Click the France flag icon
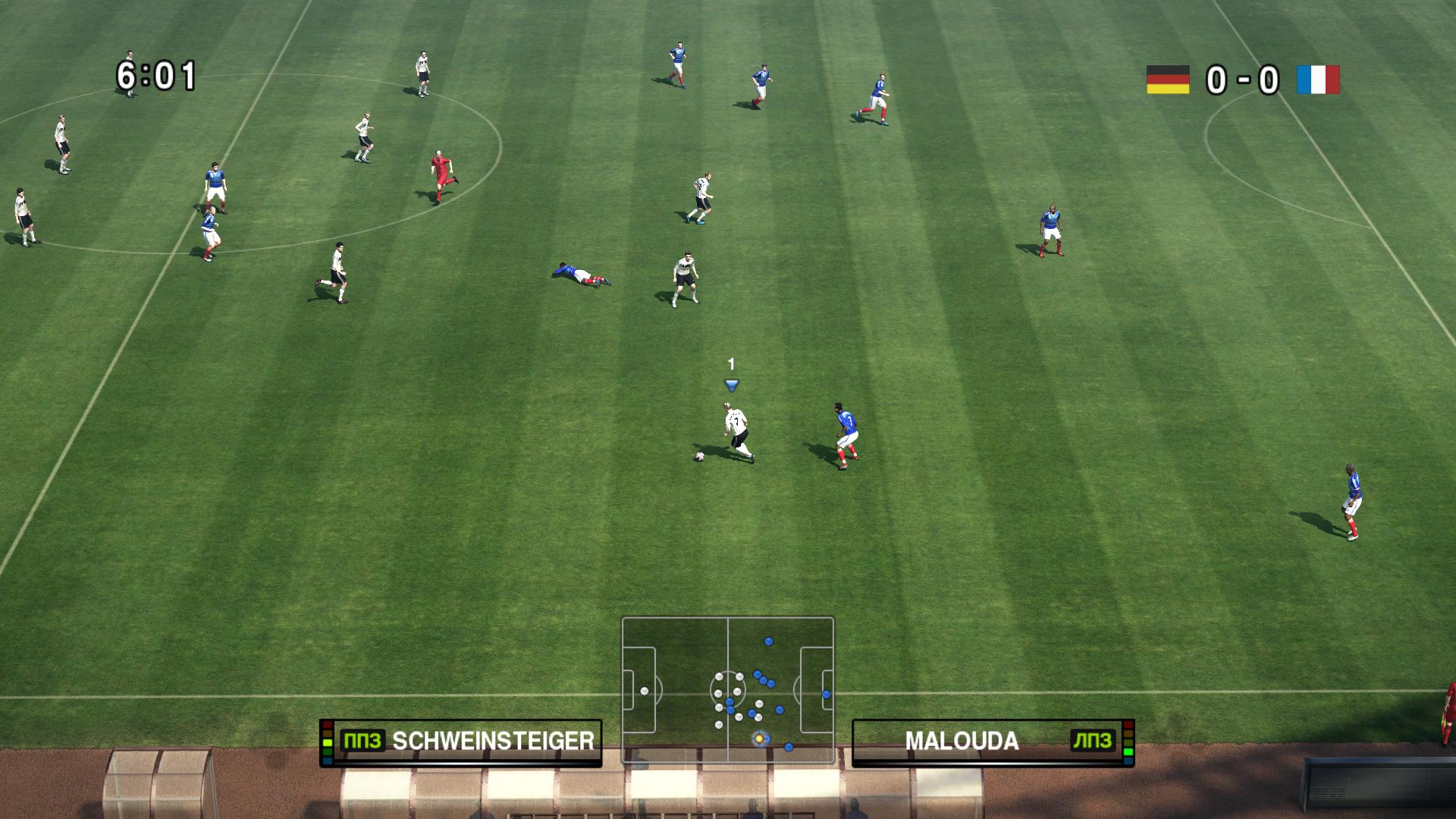 [x=1318, y=80]
